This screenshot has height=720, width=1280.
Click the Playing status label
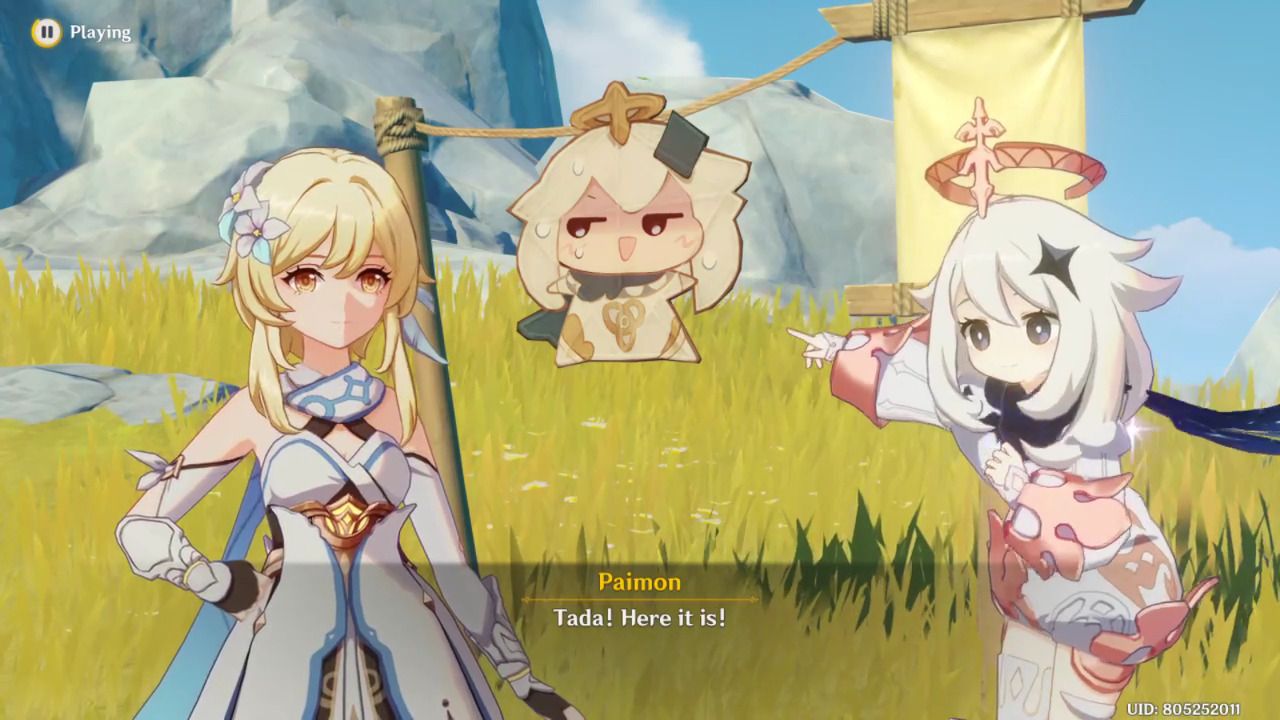(99, 31)
